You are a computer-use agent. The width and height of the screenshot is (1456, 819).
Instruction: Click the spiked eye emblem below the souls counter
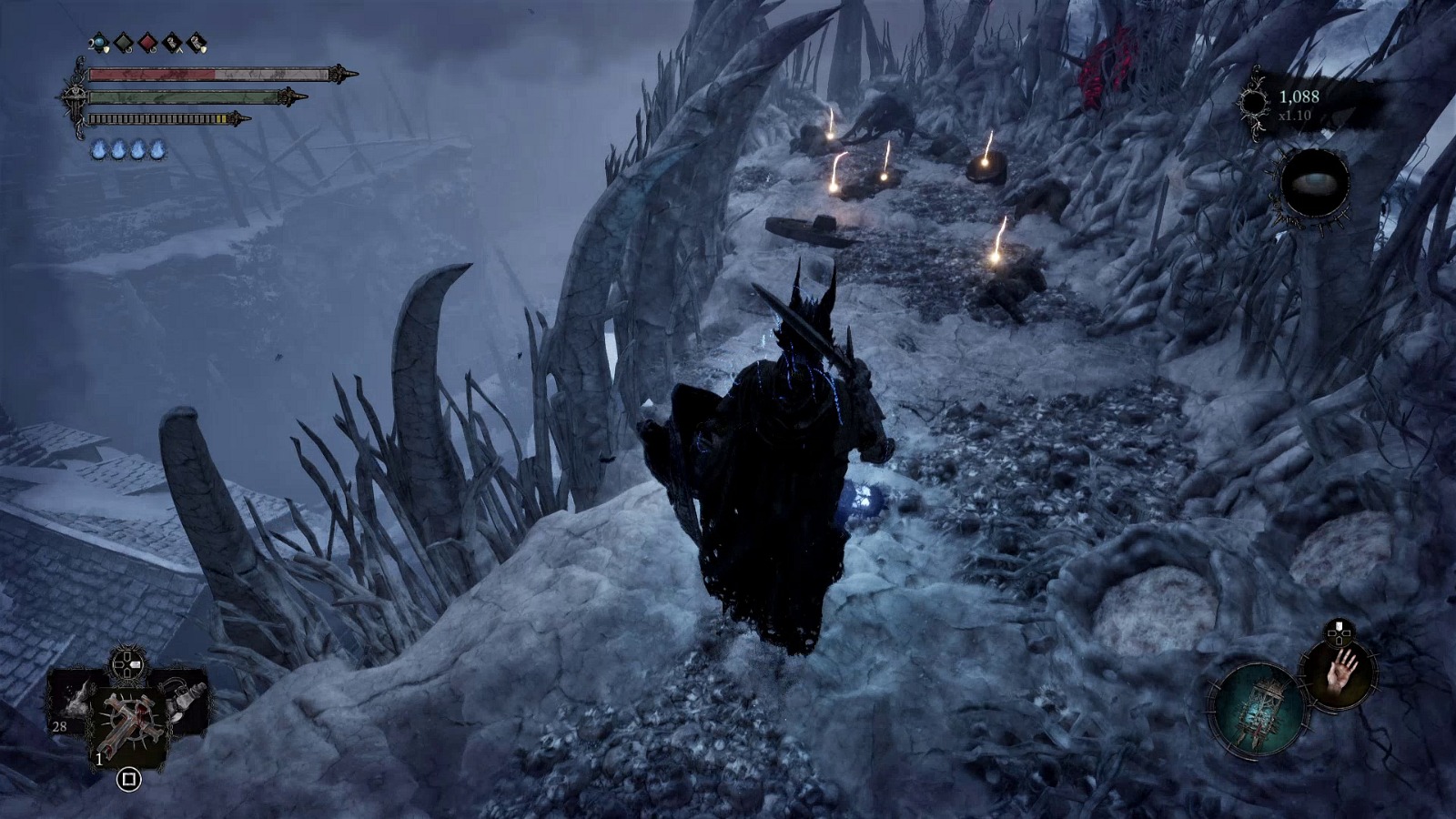[1315, 182]
